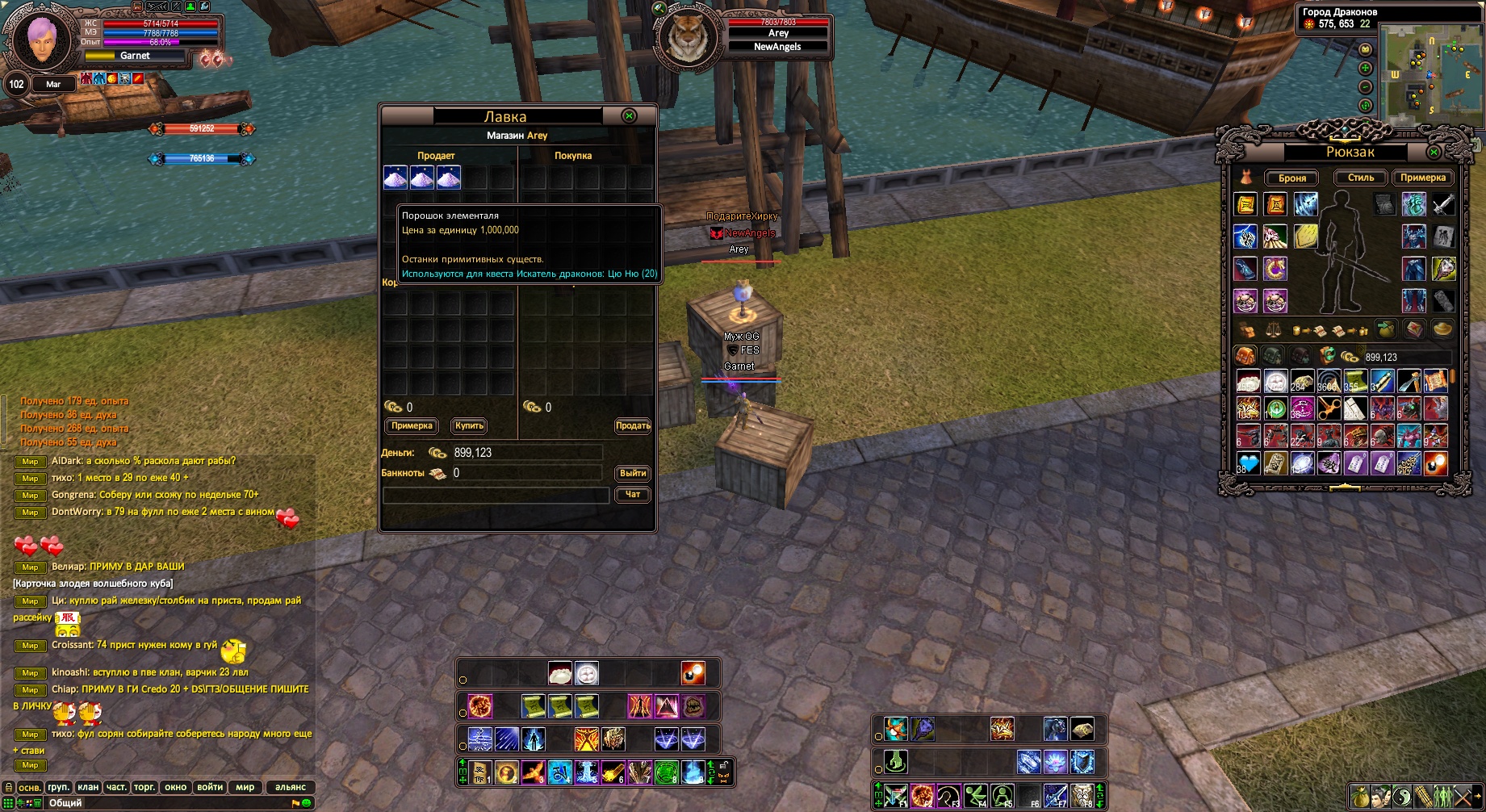Open the Примерка tab in the backpack

pyautogui.click(x=1422, y=178)
